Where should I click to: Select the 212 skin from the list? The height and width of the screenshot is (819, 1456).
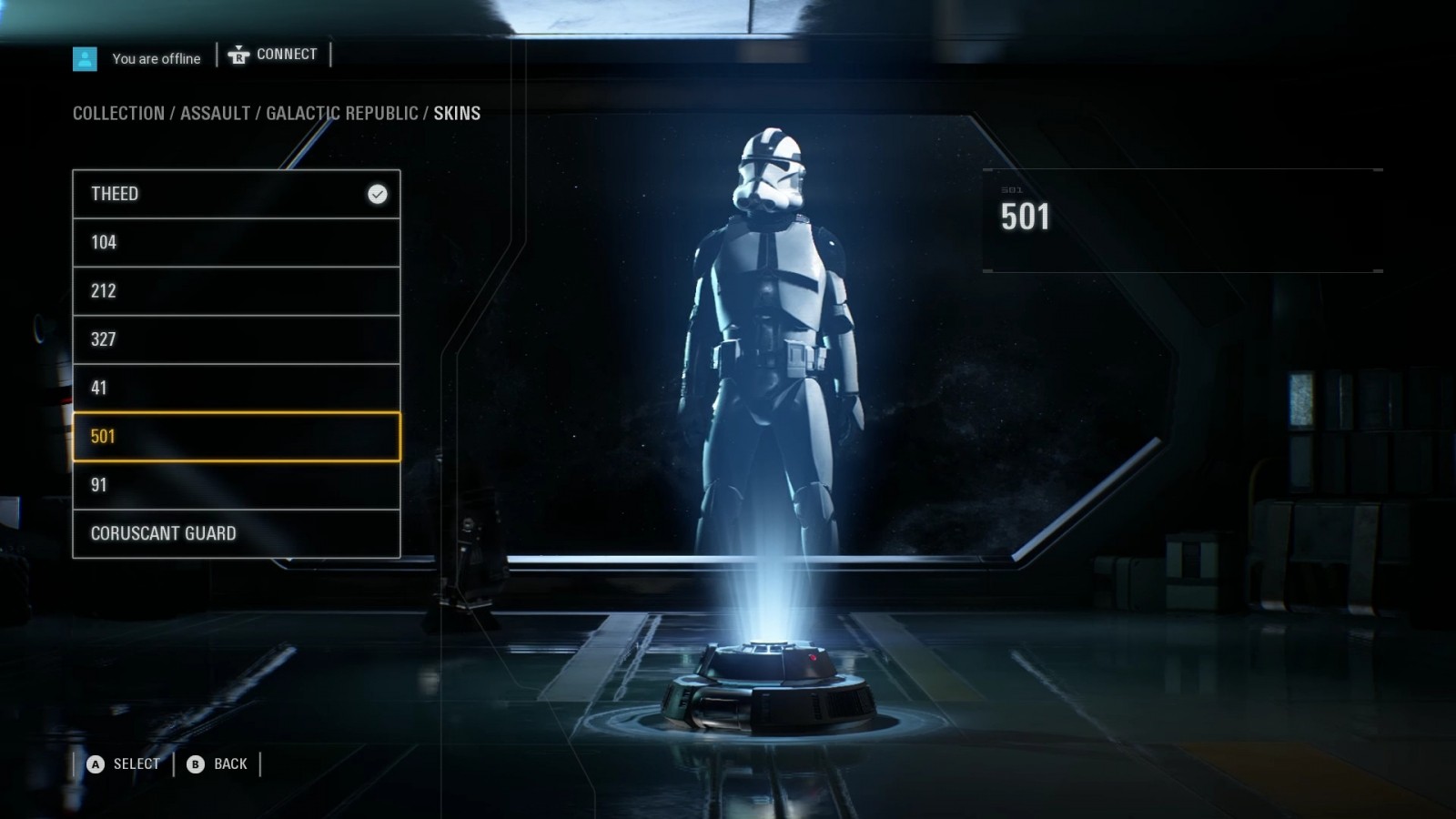[x=209, y=291]
